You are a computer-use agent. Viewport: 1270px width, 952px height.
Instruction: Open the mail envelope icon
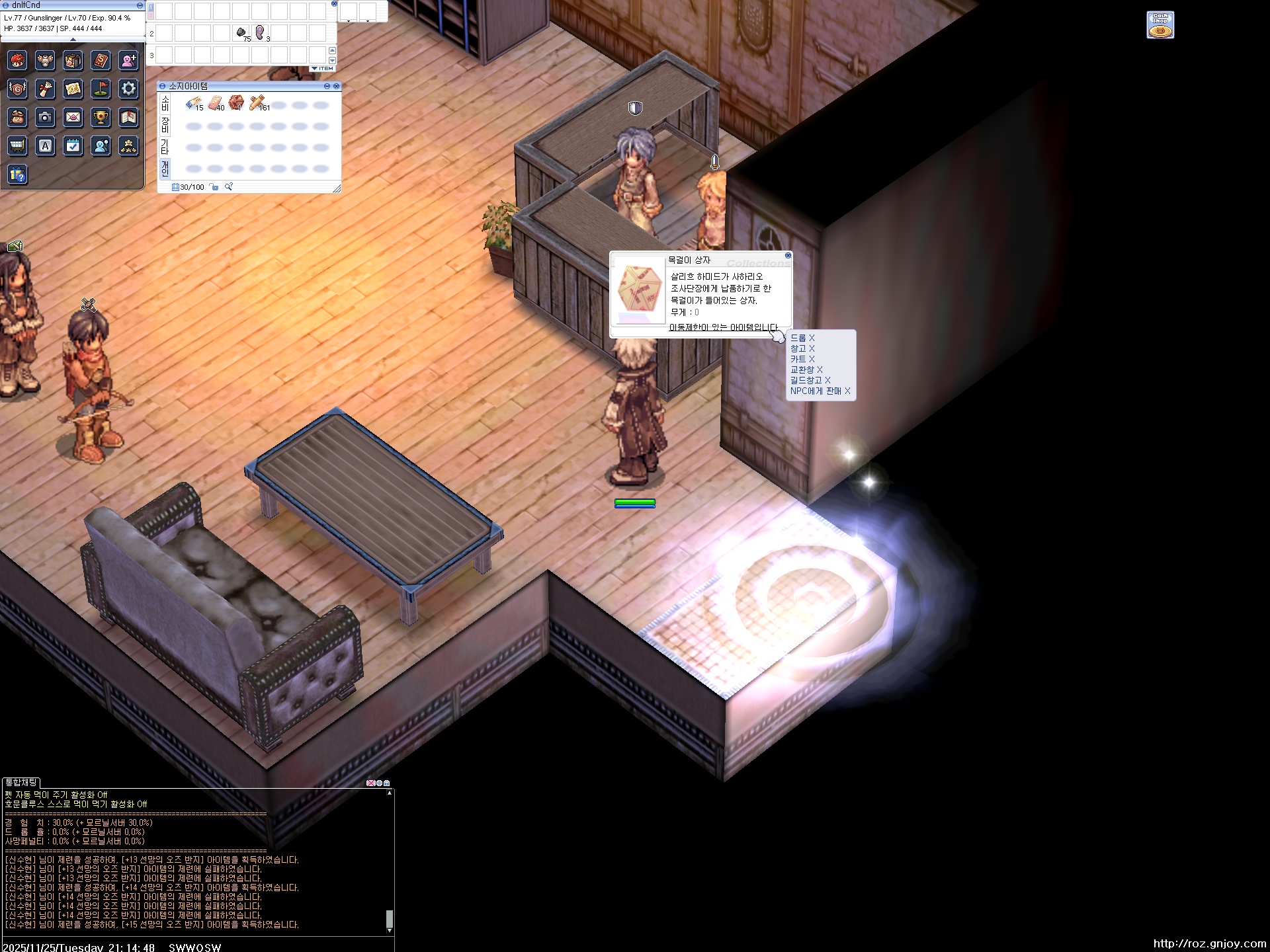click(73, 118)
